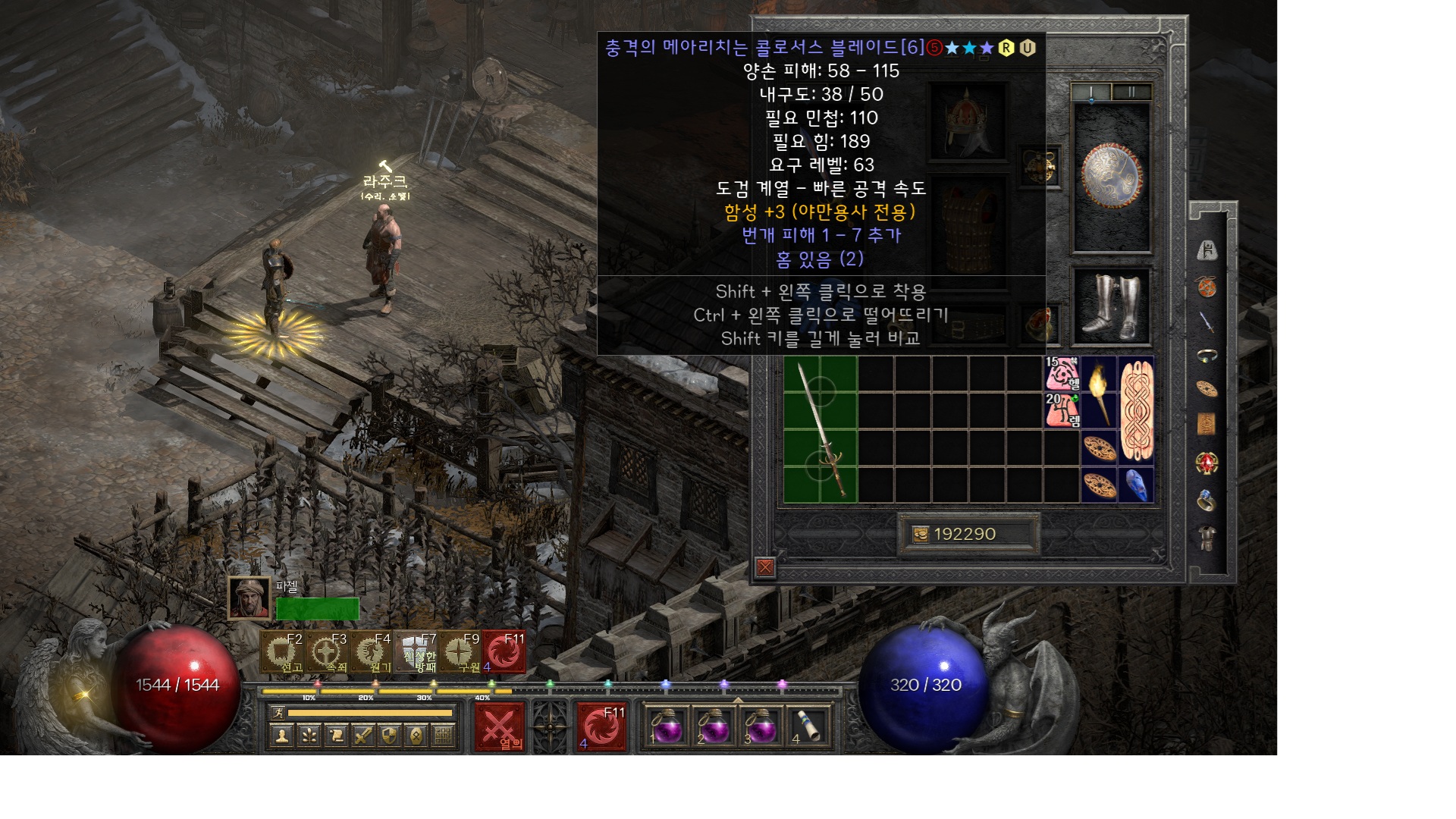The height and width of the screenshot is (819, 1456).
Task: Open the quest scroll from the mini menu
Action: pyautogui.click(x=336, y=735)
